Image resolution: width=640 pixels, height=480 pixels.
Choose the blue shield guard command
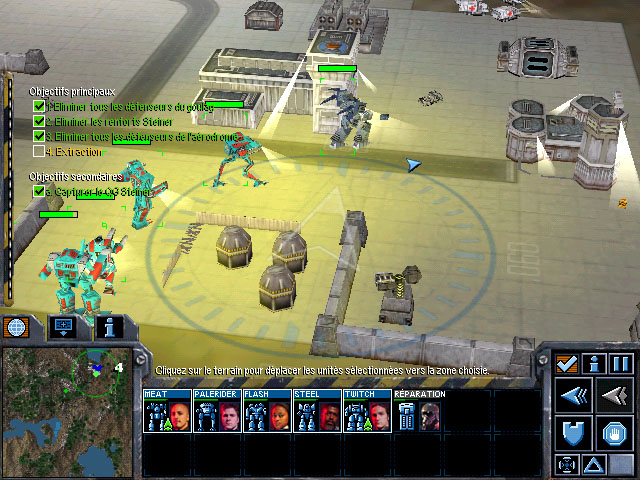tap(575, 434)
